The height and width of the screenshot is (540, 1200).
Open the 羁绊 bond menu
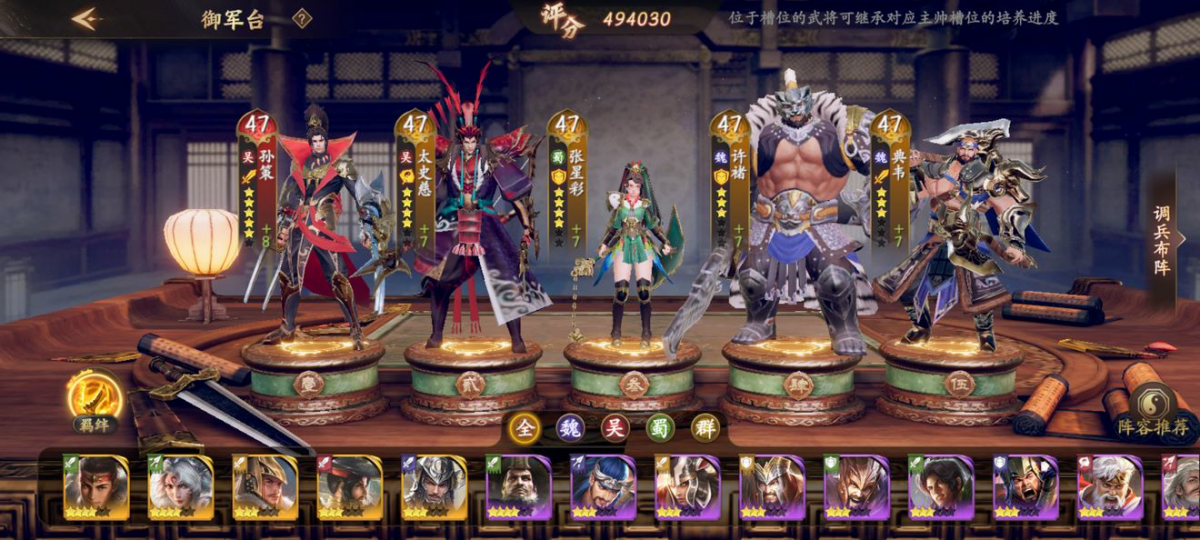96,399
